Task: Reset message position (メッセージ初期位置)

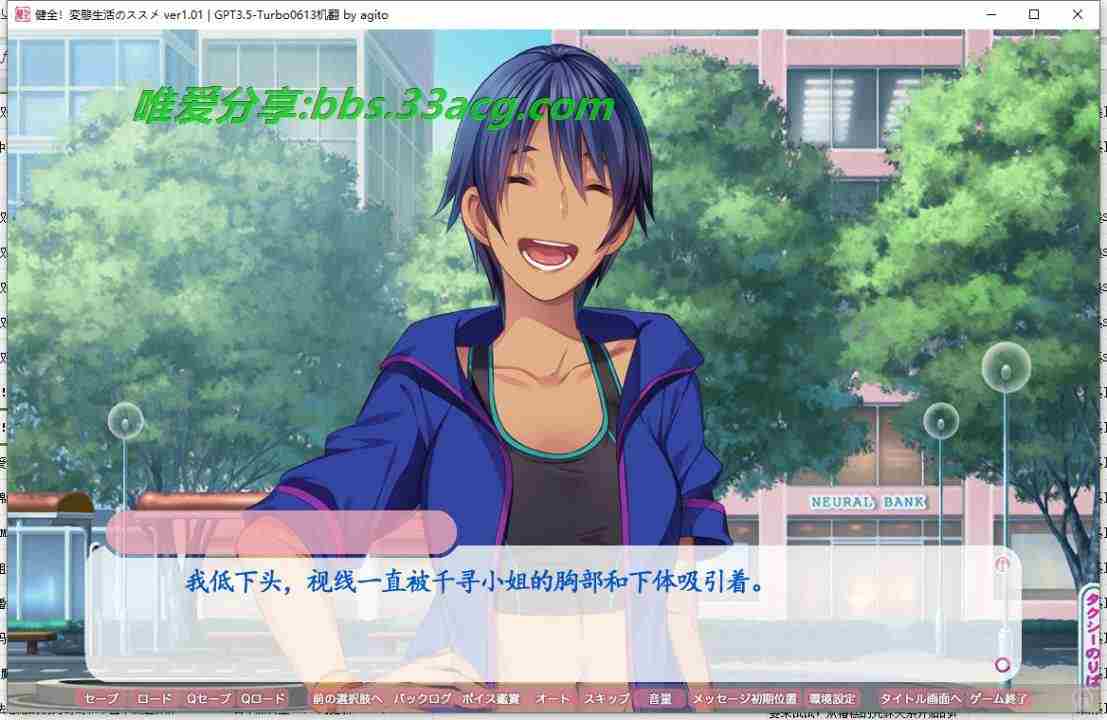Action: click(x=745, y=699)
